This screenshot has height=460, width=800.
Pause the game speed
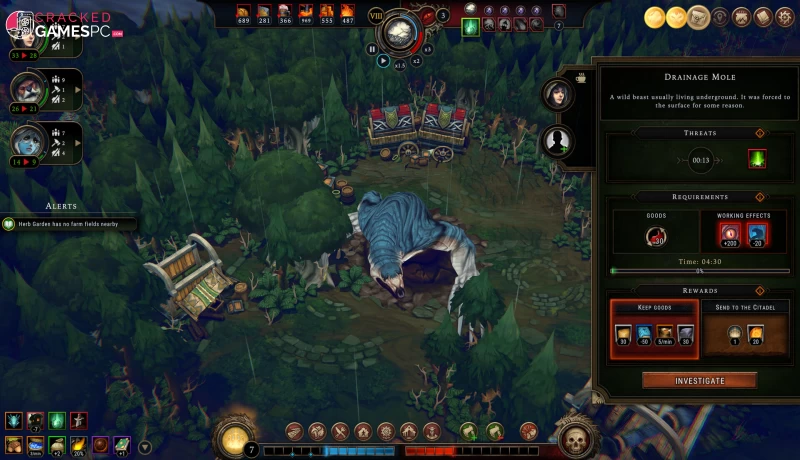(x=372, y=48)
